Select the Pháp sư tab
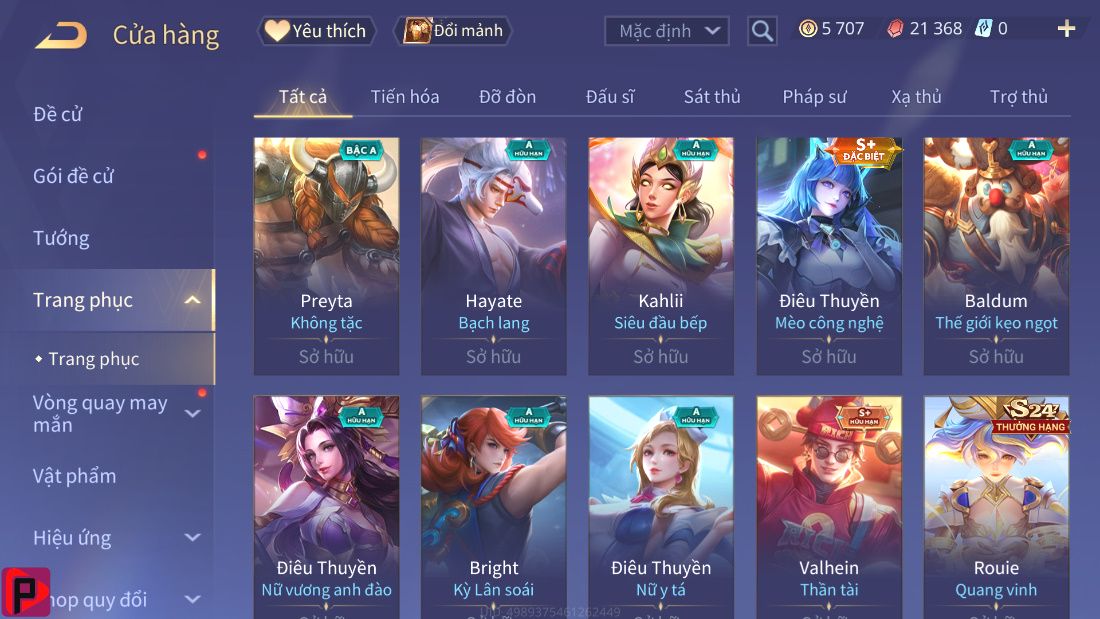This screenshot has height=619, width=1100. pos(814,97)
